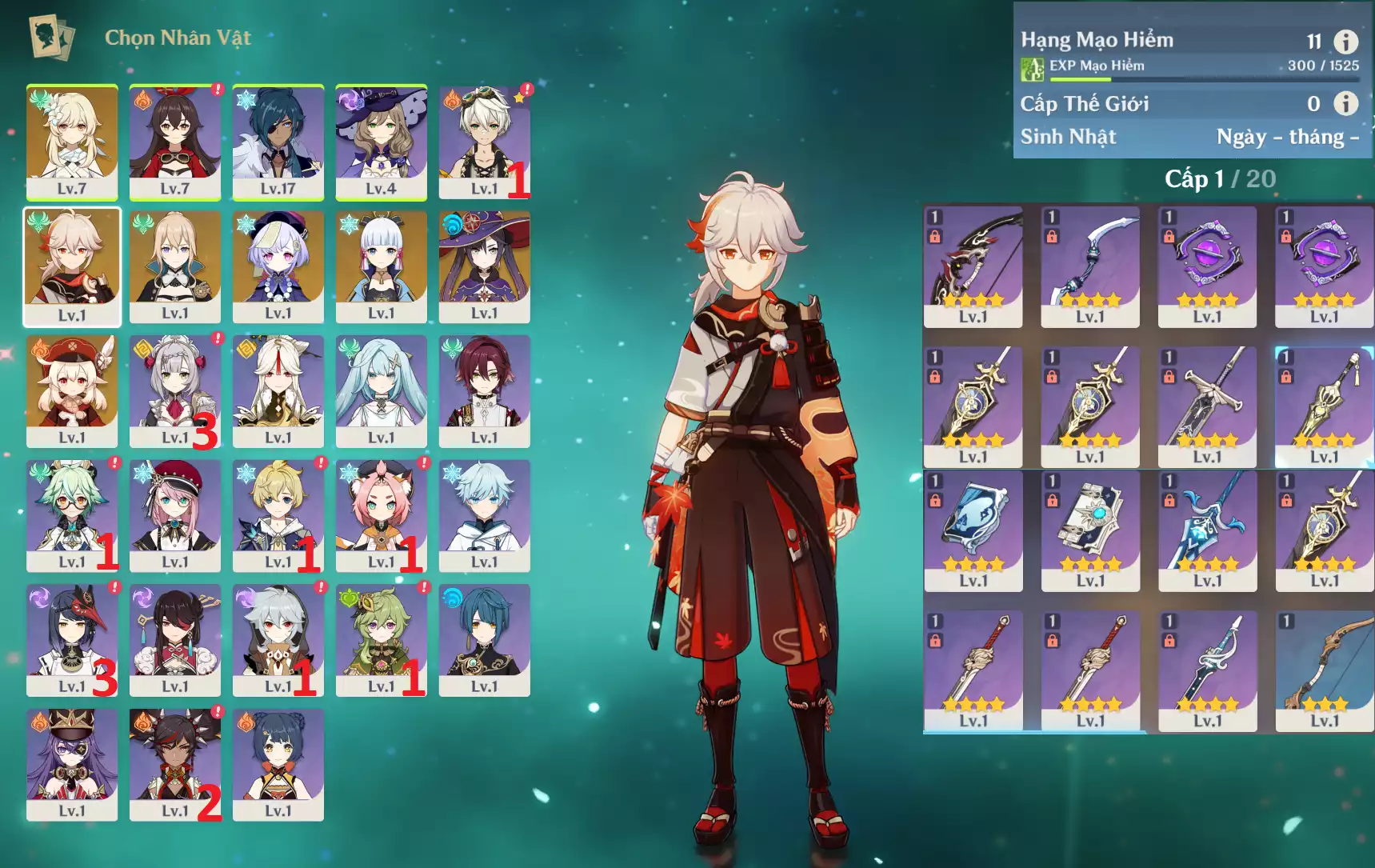
Task: Select Xiangling's character card
Action: tap(278, 764)
